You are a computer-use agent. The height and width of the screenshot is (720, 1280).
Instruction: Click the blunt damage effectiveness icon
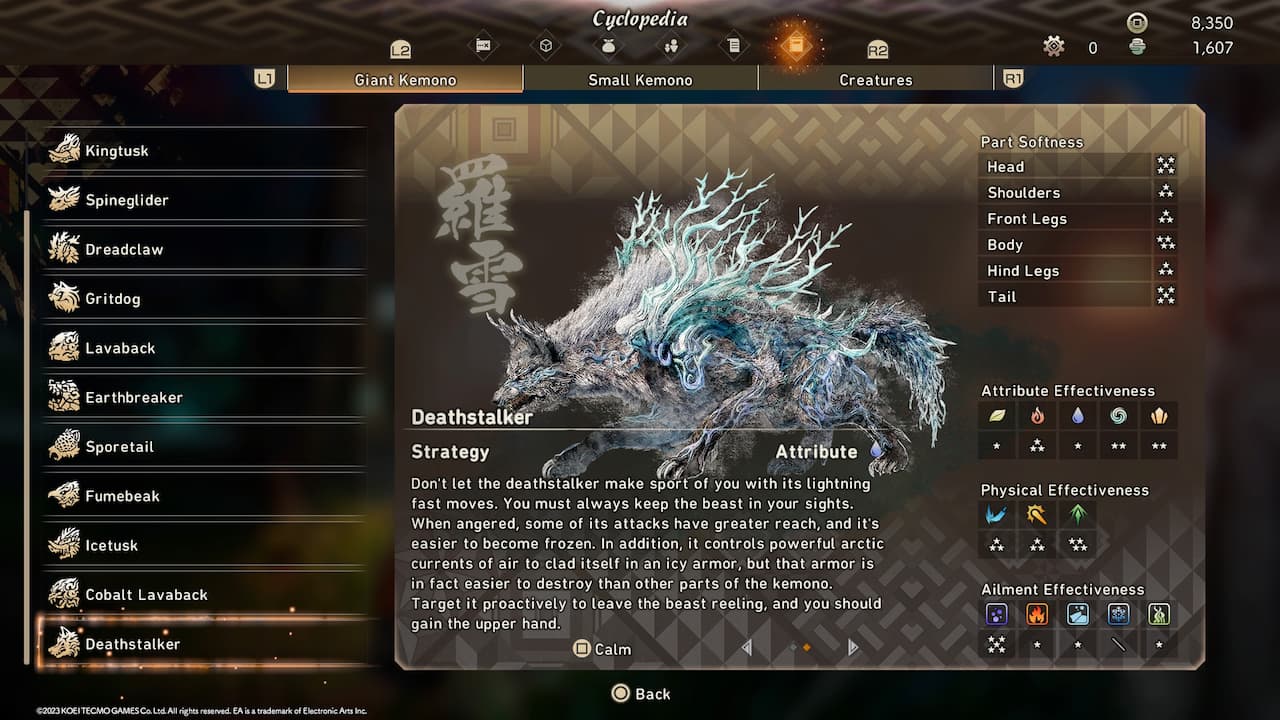(x=1037, y=514)
